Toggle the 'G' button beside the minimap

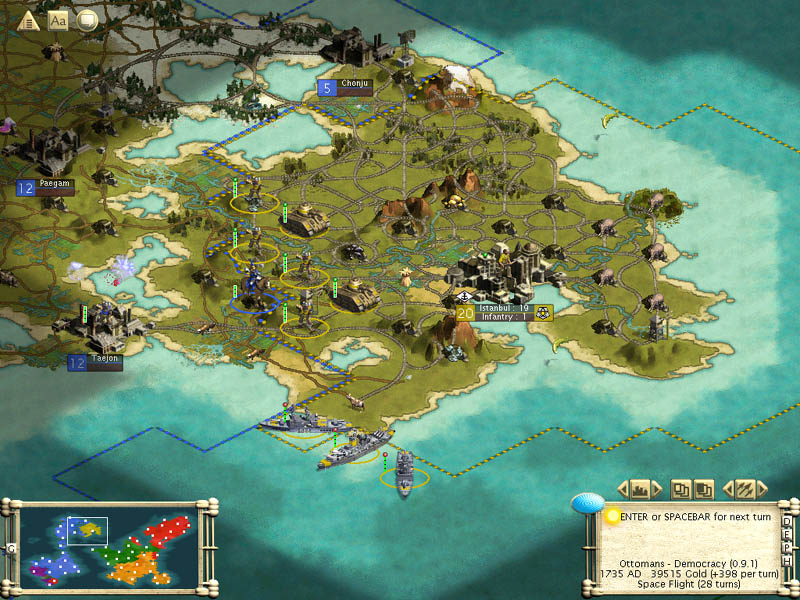coord(11,548)
